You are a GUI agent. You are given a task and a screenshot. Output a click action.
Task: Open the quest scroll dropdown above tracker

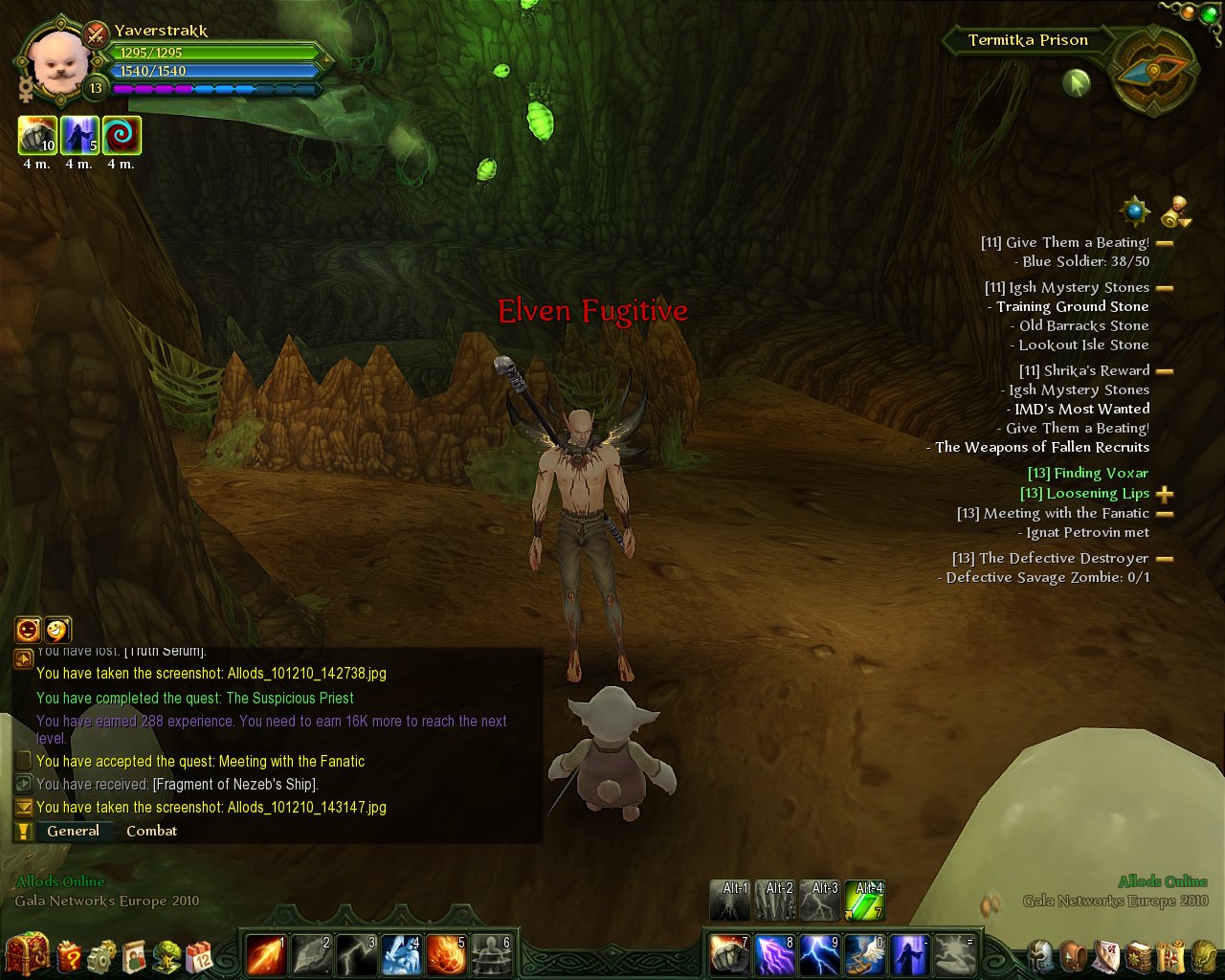tap(1177, 211)
